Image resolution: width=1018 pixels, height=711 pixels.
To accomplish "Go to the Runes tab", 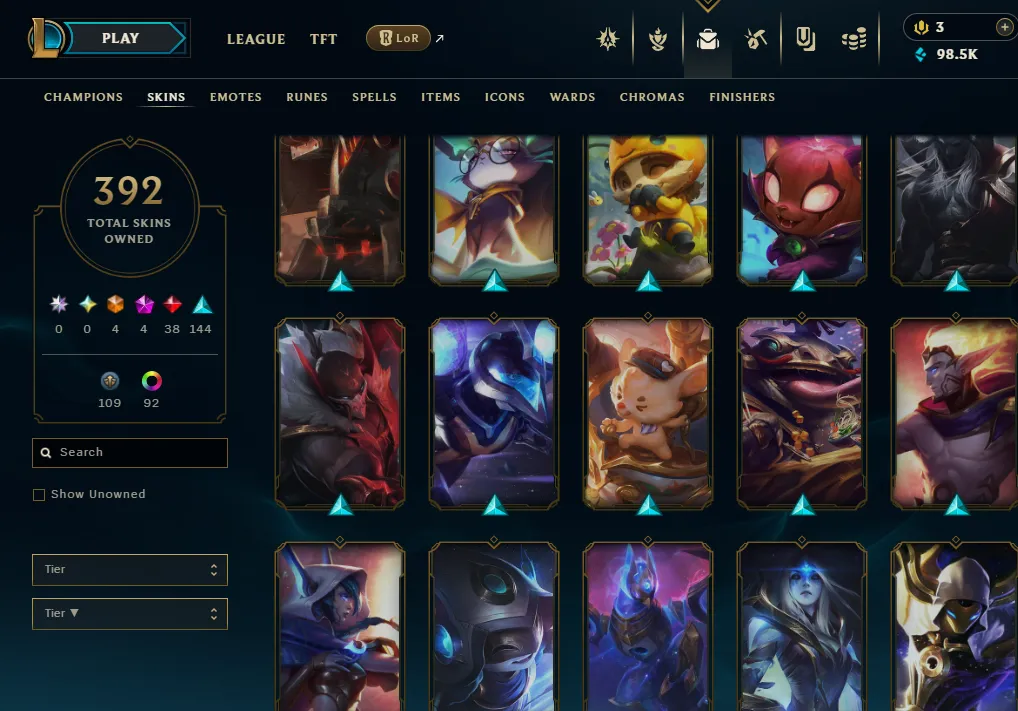I will (x=307, y=97).
